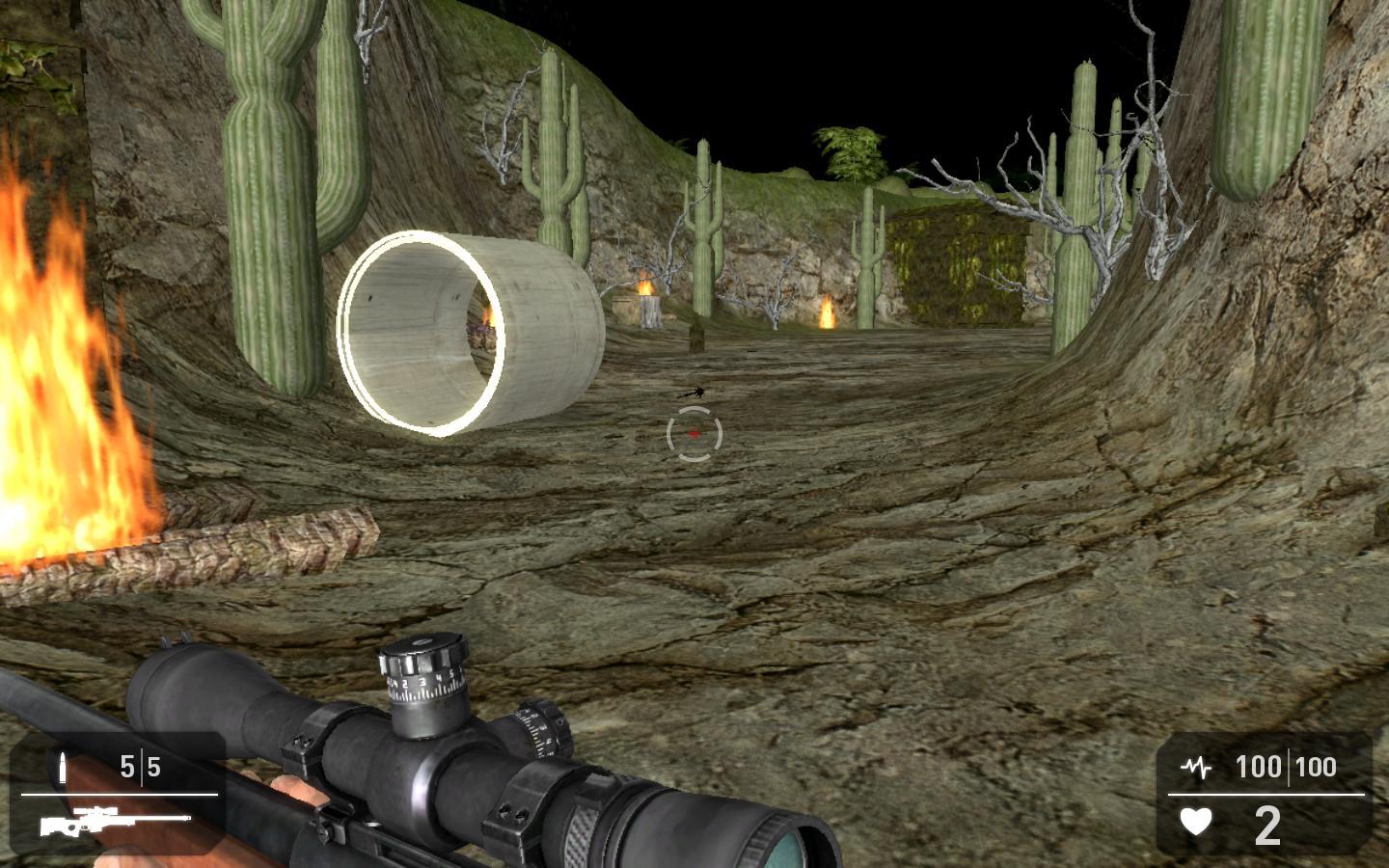Click the scope's elevation adjustment dial
Image resolution: width=1389 pixels, height=868 pixels.
[x=422, y=675]
